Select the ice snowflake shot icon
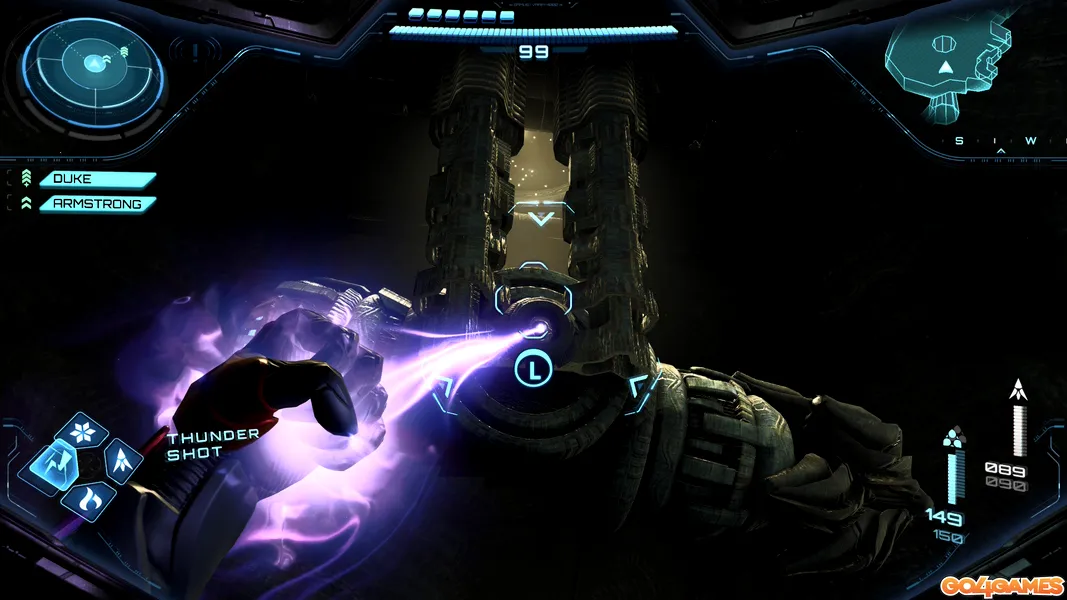The height and width of the screenshot is (600, 1067). click(x=80, y=432)
